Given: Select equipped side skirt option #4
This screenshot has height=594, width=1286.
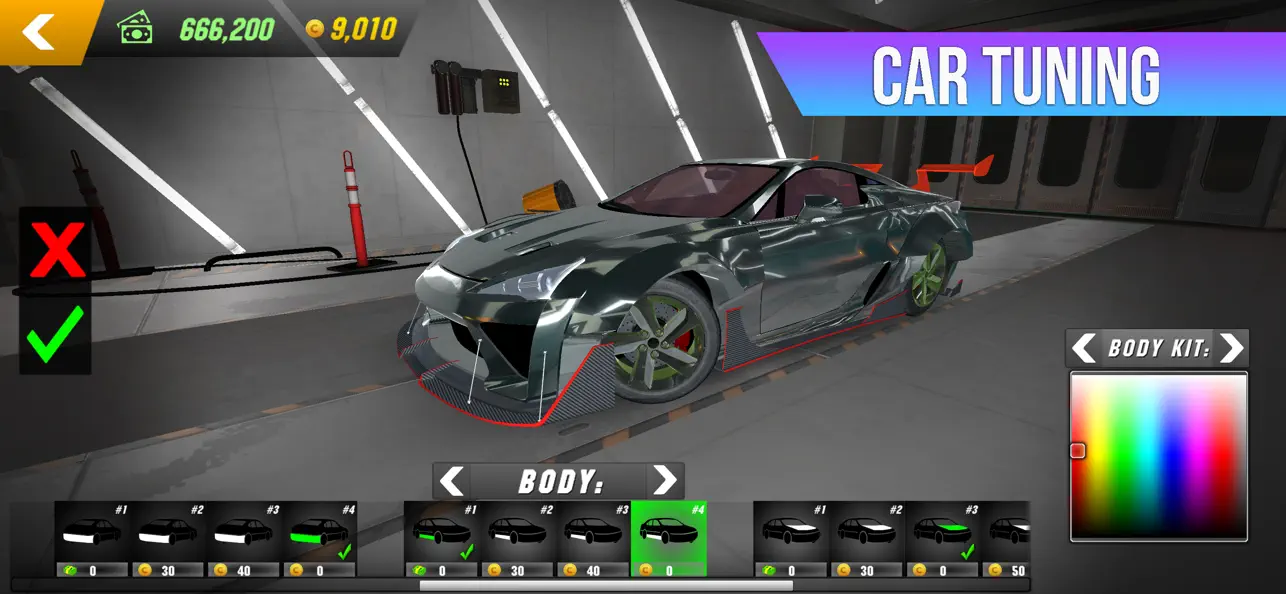Looking at the screenshot, I should (320, 538).
